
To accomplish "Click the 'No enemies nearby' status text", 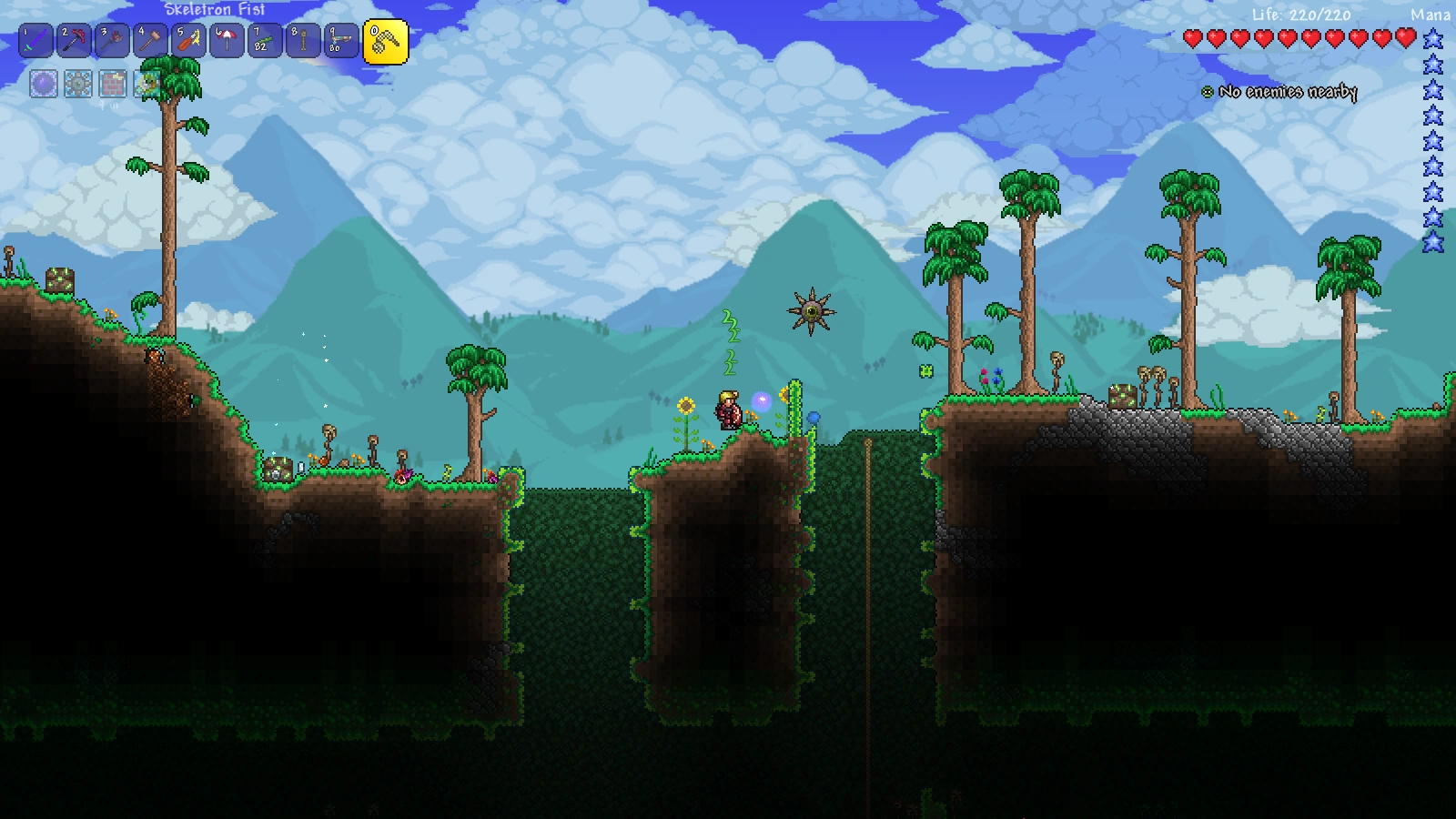I will point(1289,91).
